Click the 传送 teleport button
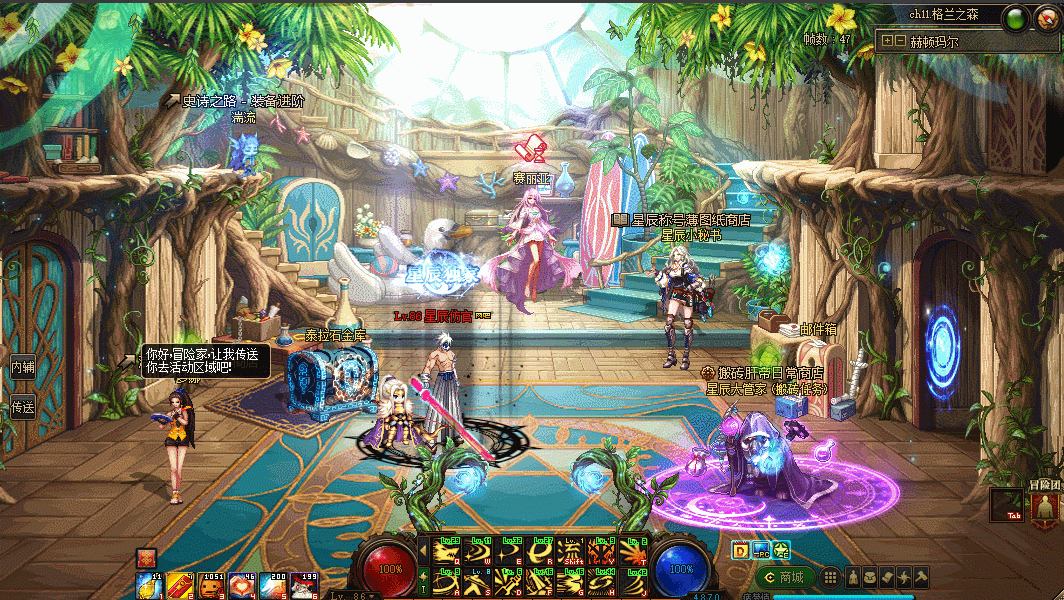1064x600 pixels. click(22, 407)
